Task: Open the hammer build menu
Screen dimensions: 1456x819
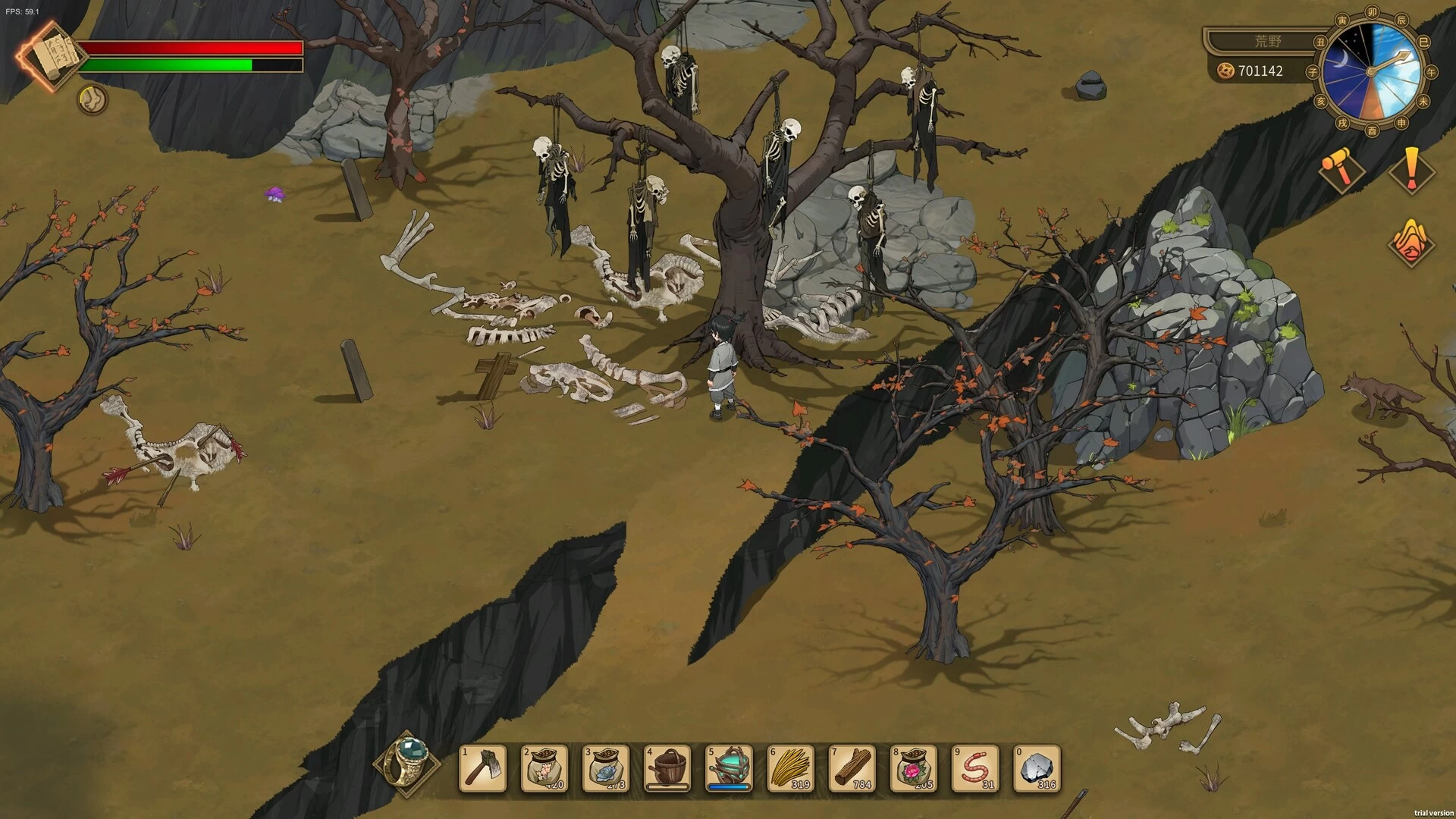Action: (x=1340, y=168)
